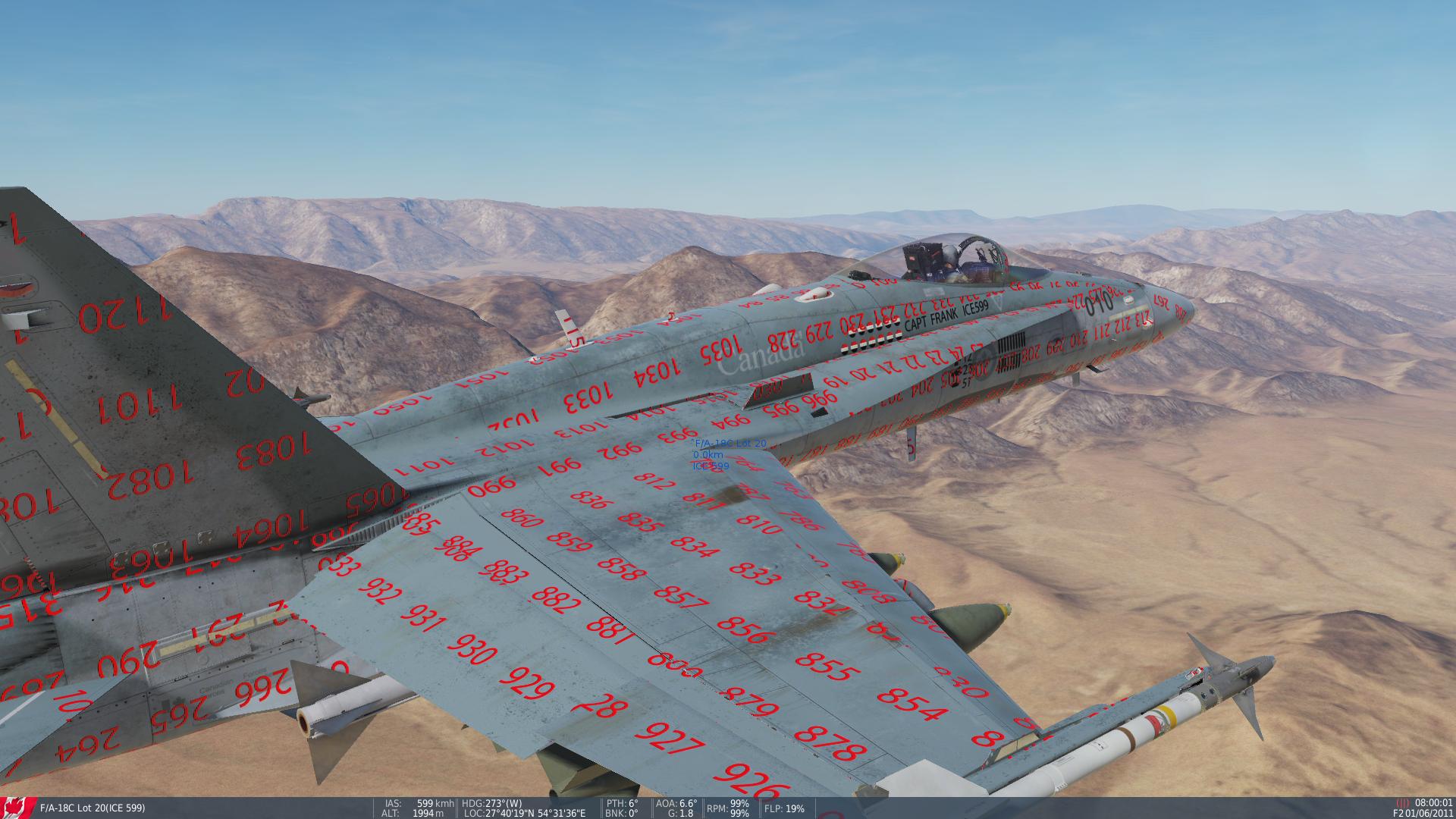1456x819 pixels.
Task: Click the ICE599 callsign label
Action: [709, 467]
